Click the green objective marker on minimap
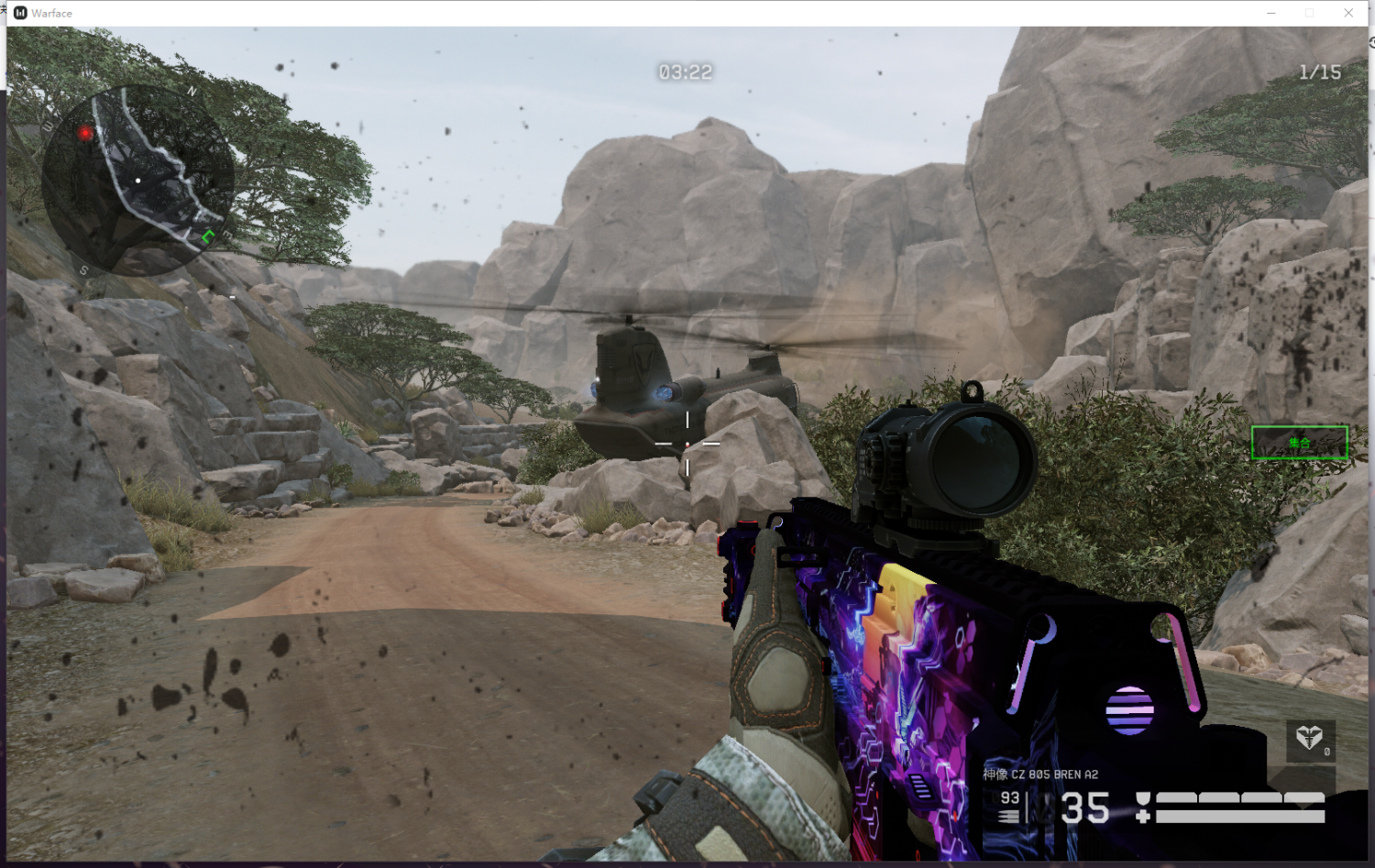Screen dimensions: 1375x868 [x=208, y=237]
